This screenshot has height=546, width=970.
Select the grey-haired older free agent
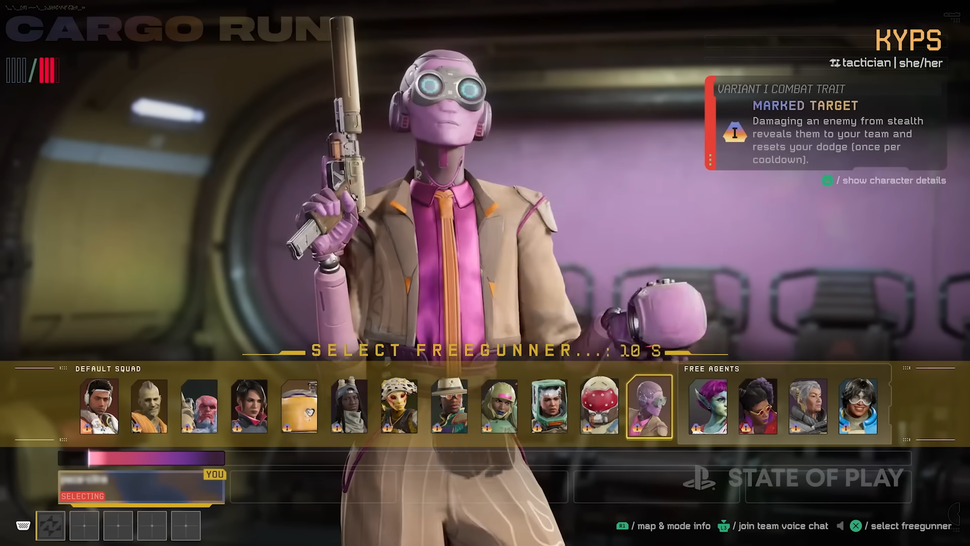(x=808, y=406)
